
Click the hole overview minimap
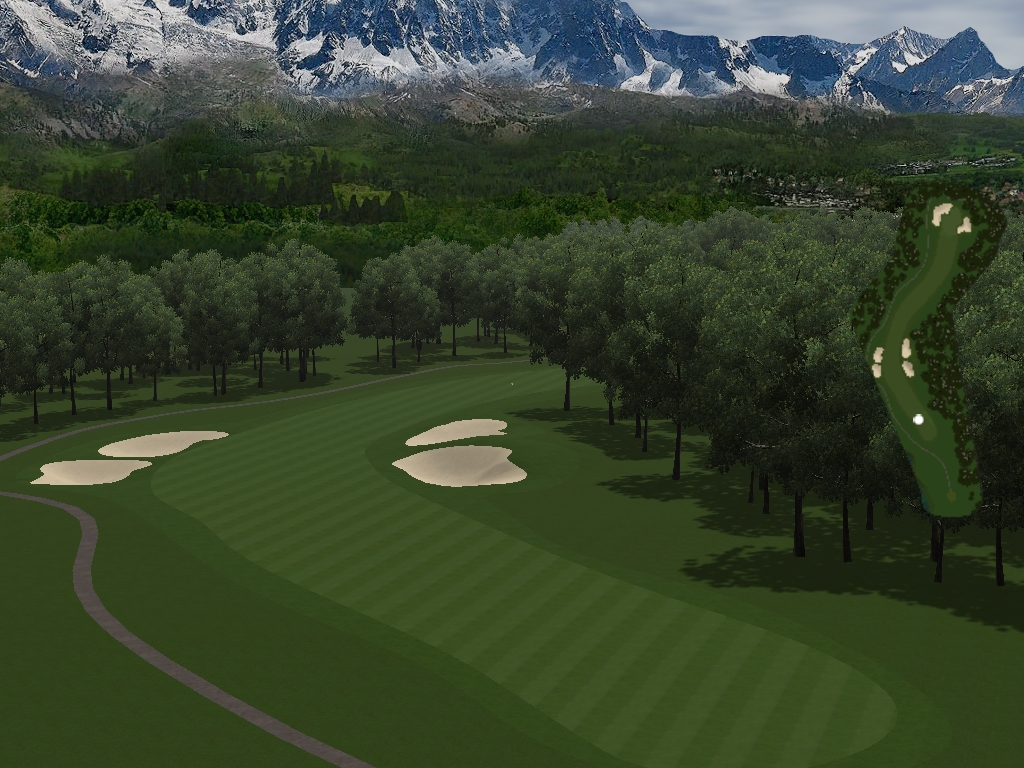point(927,350)
